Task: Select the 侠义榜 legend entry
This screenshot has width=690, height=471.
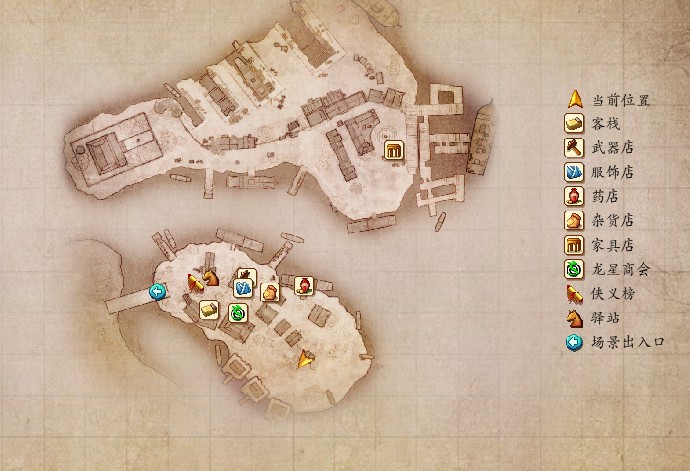Action: coord(614,294)
